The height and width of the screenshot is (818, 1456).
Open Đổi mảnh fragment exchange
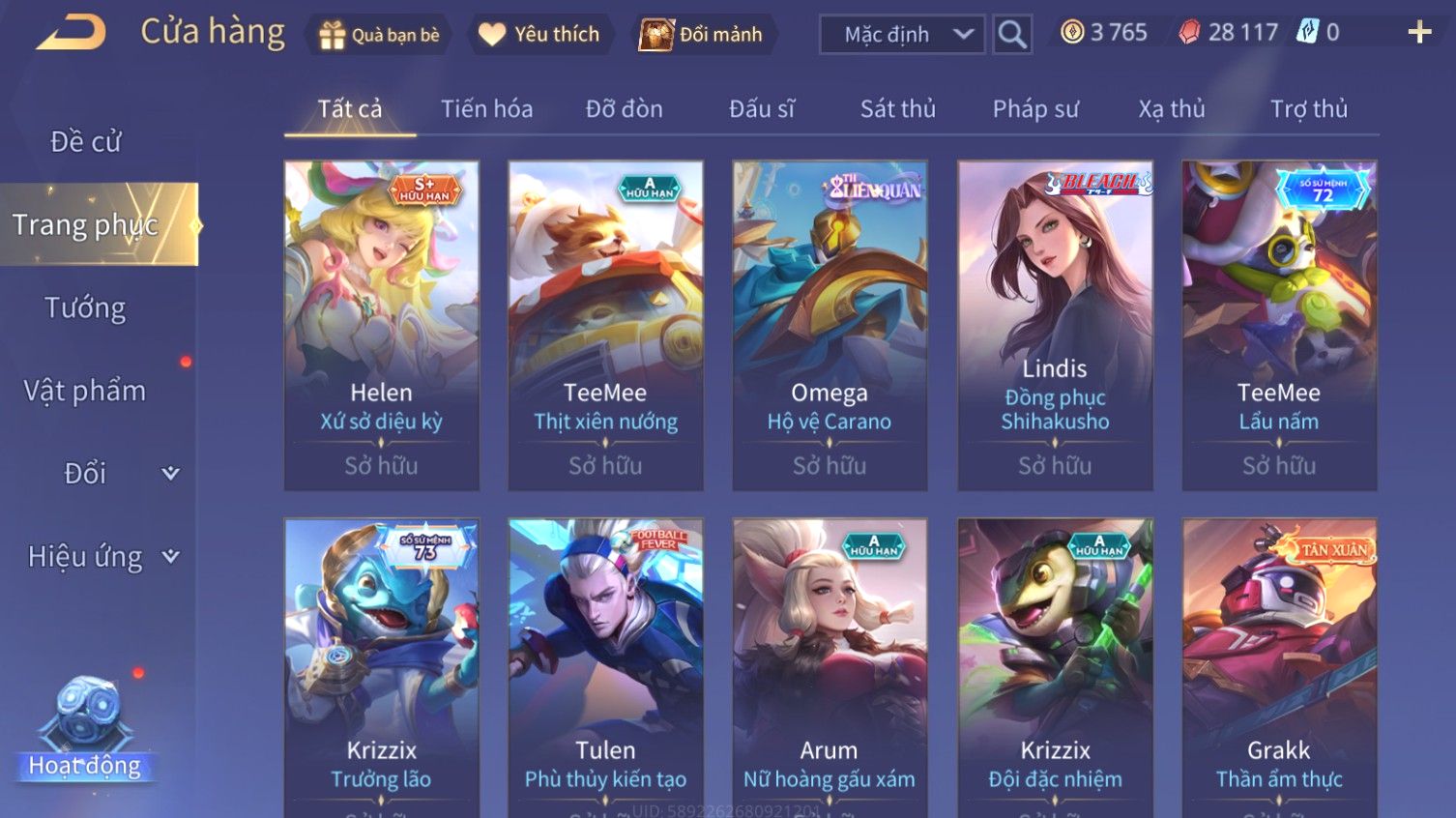(702, 35)
